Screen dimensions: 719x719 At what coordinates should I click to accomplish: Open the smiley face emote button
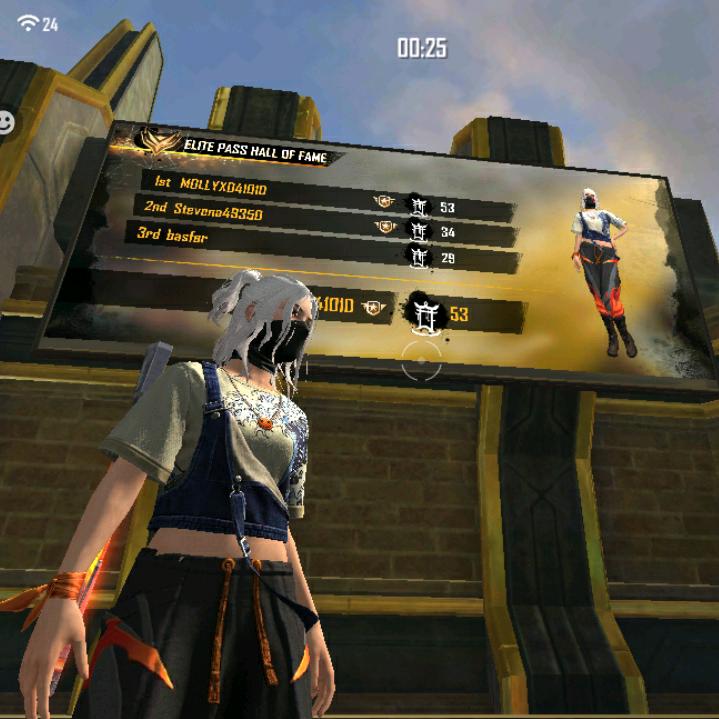[6, 122]
